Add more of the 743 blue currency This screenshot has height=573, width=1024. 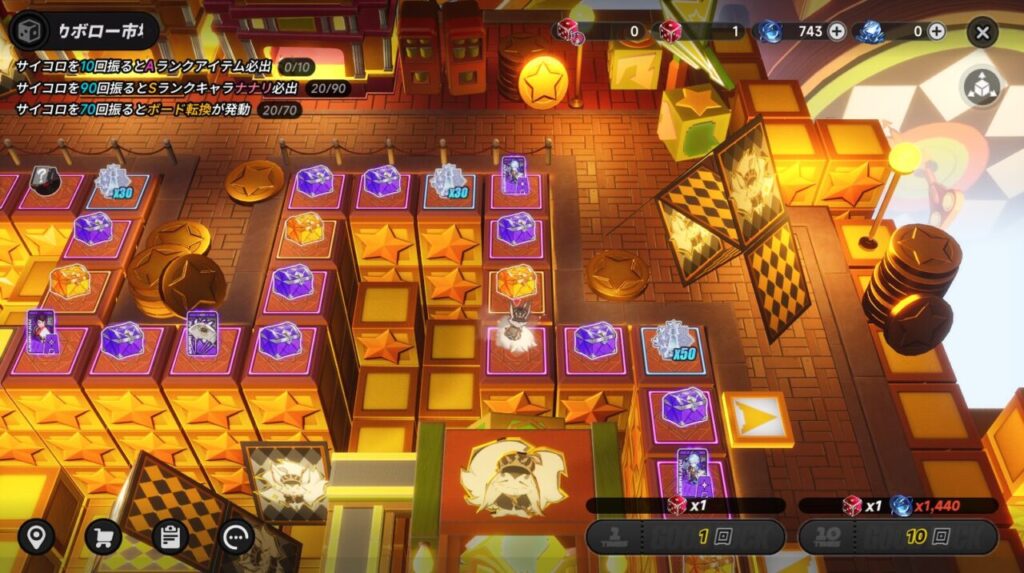pyautogui.click(x=837, y=31)
